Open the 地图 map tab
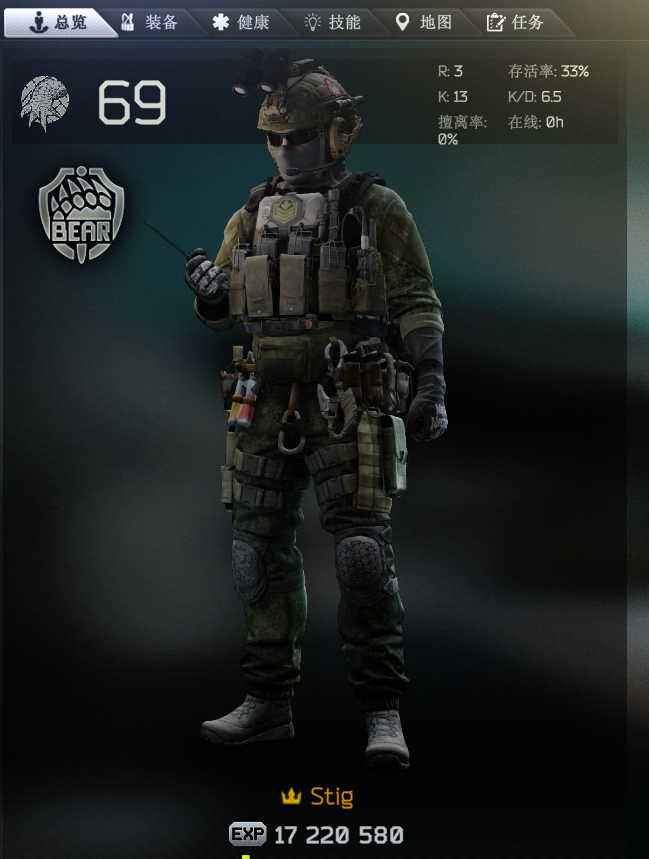649x859 pixels. pos(424,22)
